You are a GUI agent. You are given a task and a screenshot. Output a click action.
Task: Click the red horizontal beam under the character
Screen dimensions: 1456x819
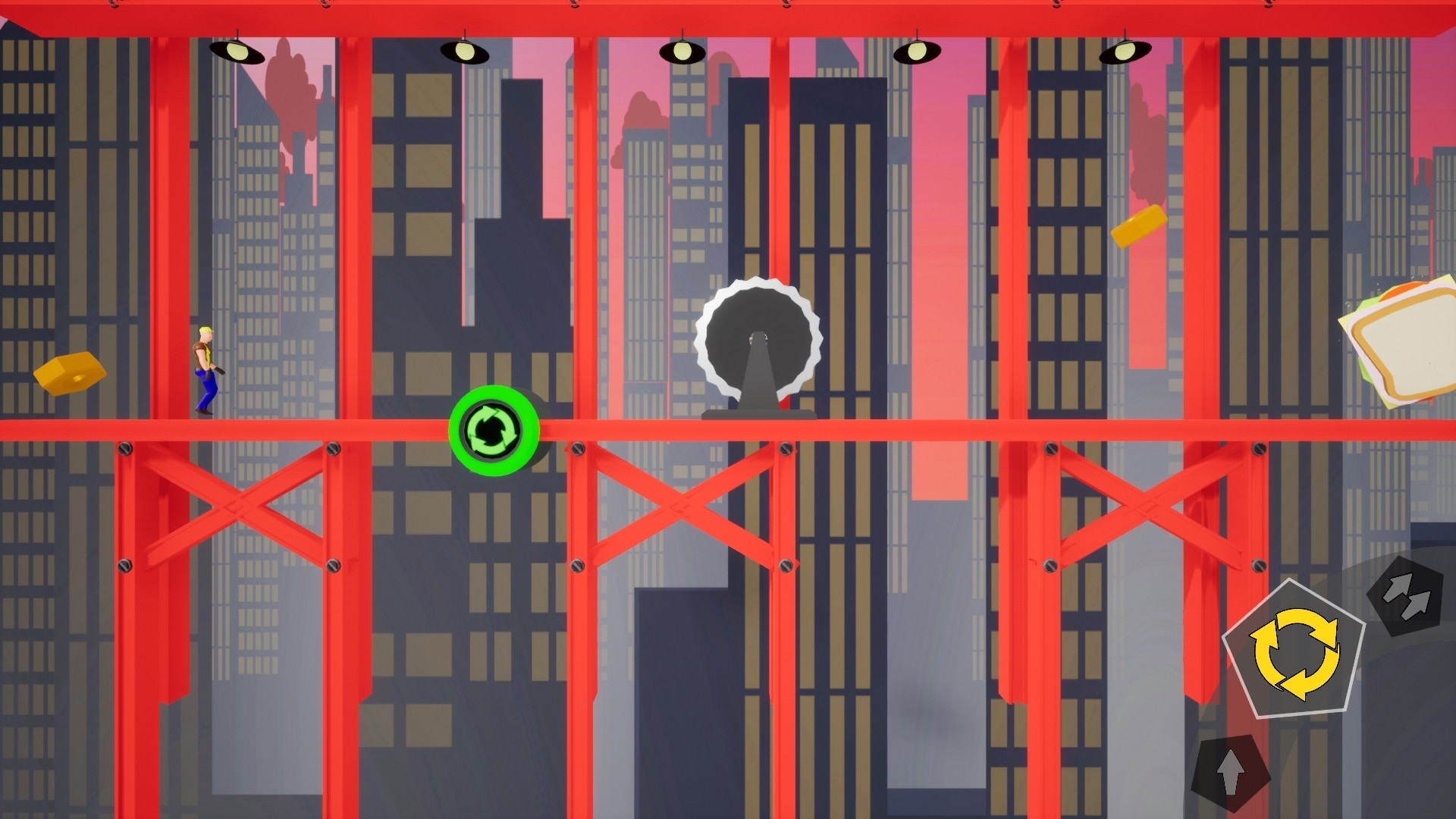click(x=205, y=428)
